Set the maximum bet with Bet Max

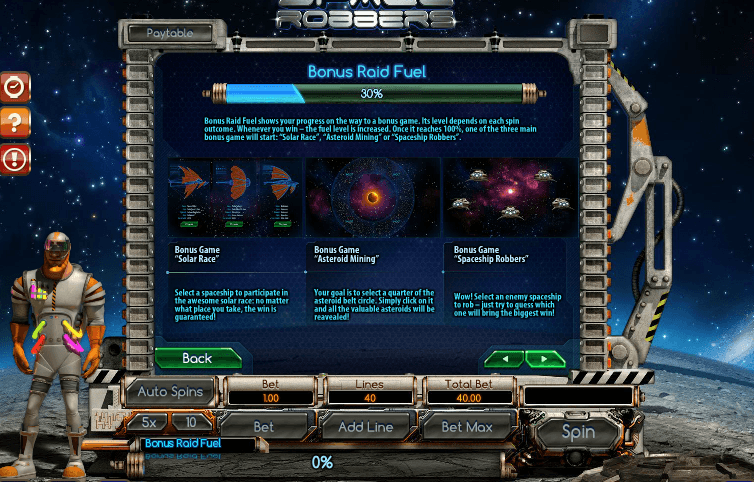pyautogui.click(x=467, y=426)
